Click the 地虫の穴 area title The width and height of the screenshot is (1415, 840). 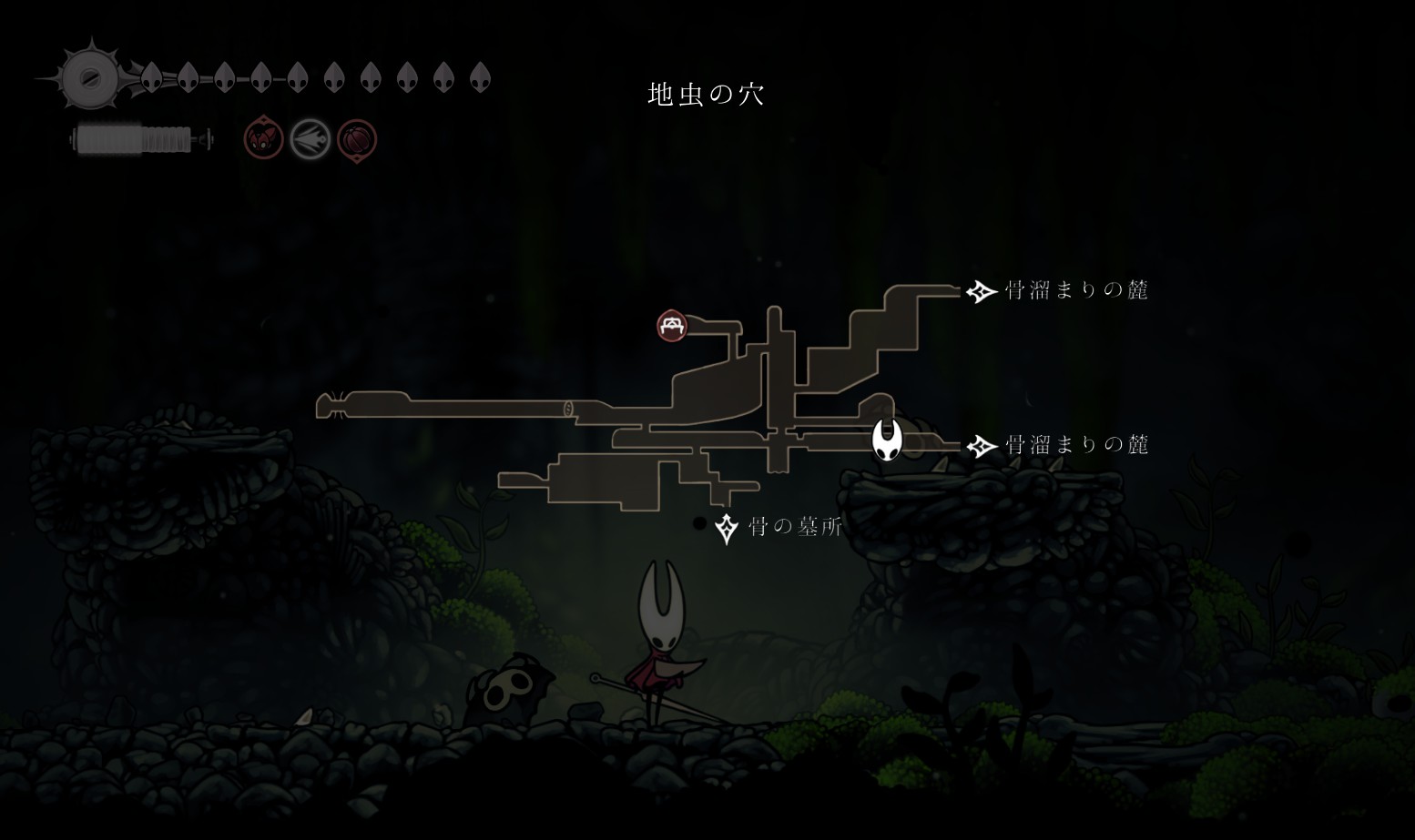[x=706, y=94]
